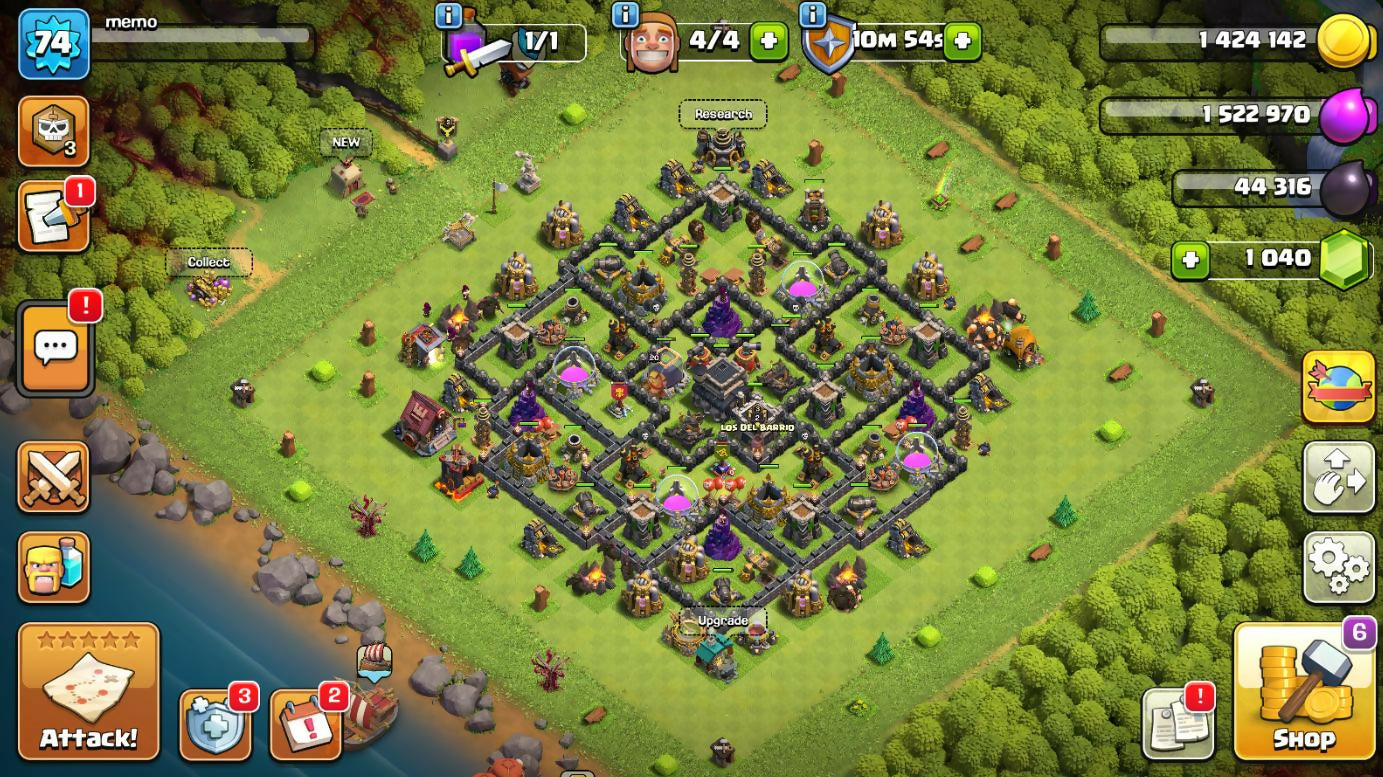The height and width of the screenshot is (777, 1383).
Task: Check the battle log notes button
Action: 54,217
